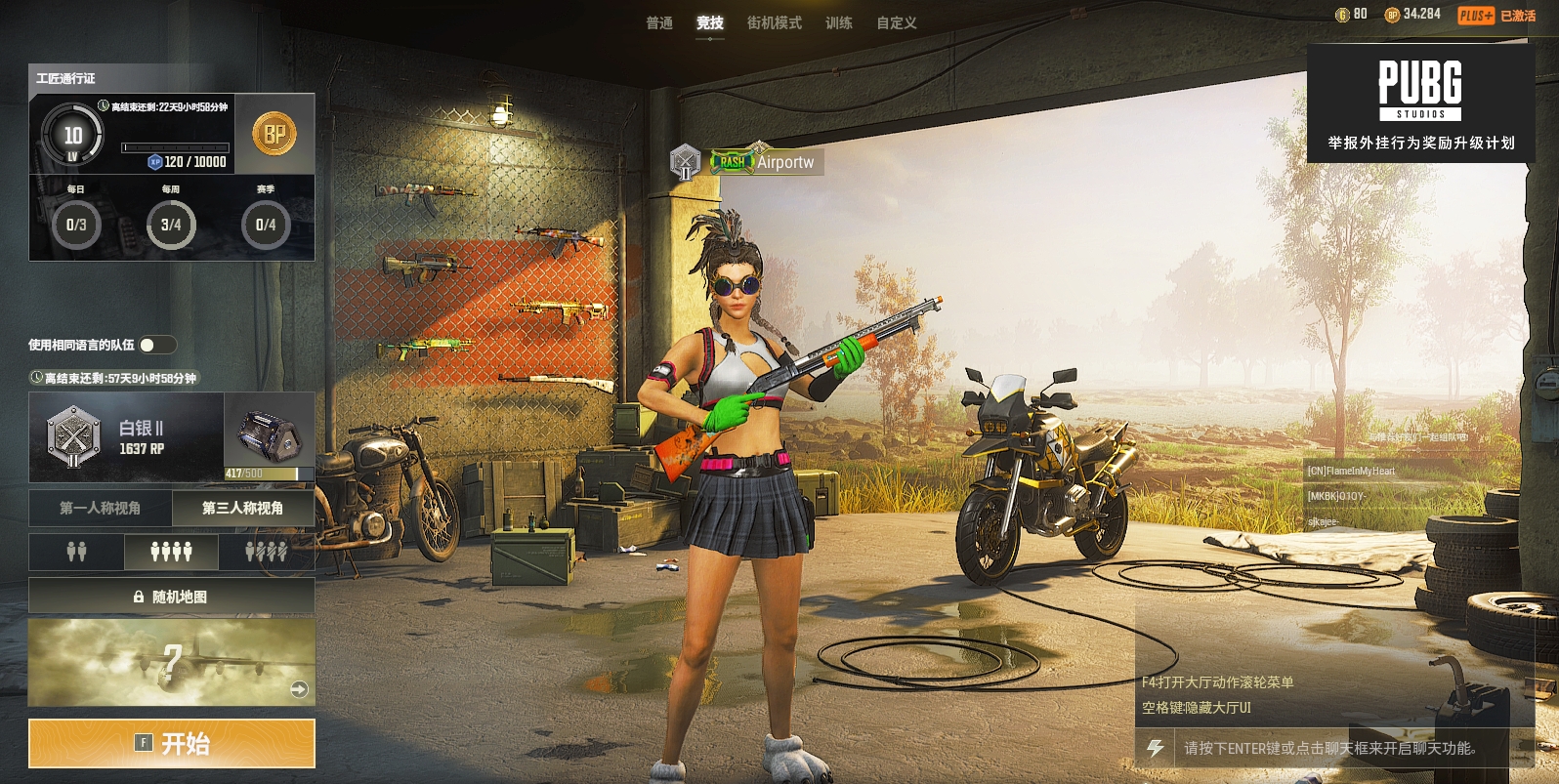
Task: Choose 第三人称视角 third-person perspective
Action: coord(243,508)
